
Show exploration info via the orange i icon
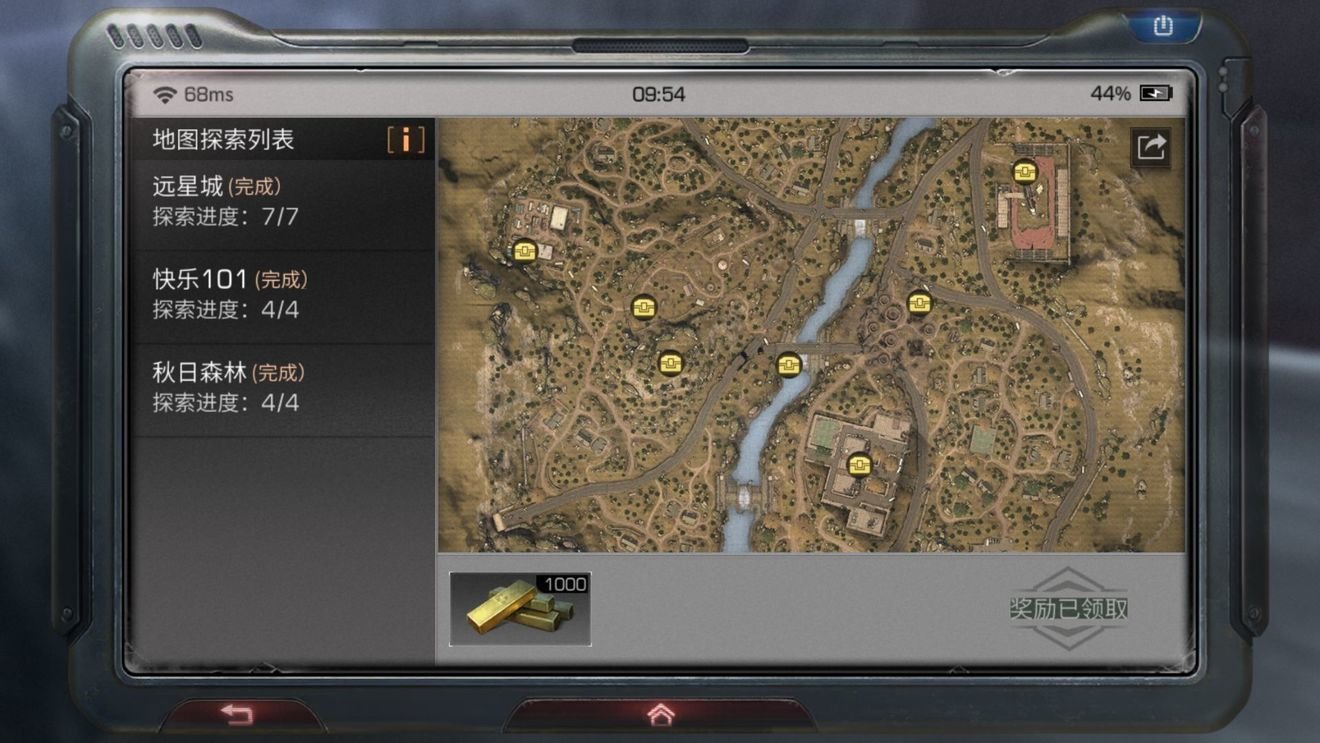point(405,140)
